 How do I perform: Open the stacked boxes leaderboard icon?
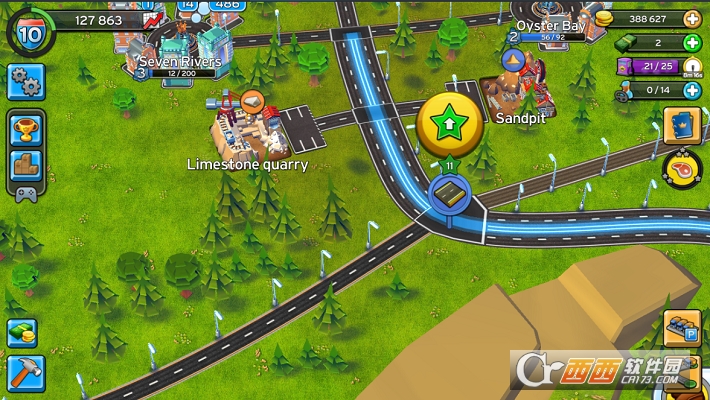pyautogui.click(x=26, y=168)
